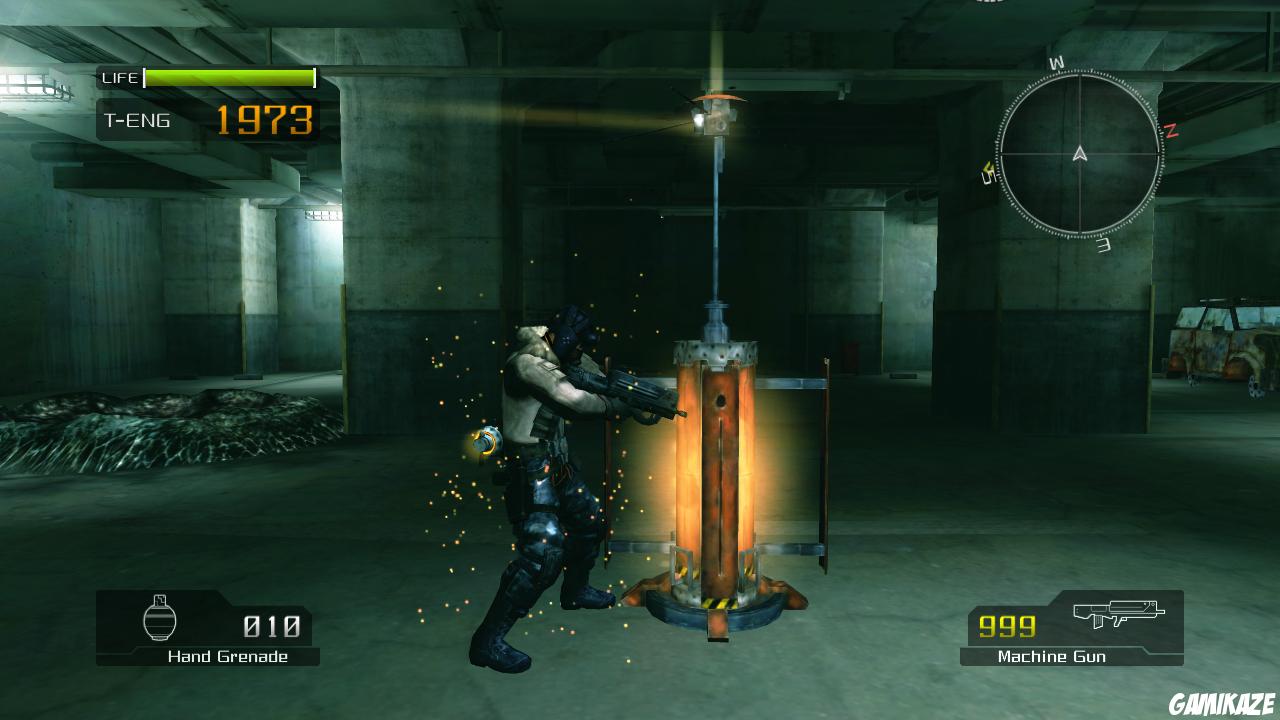
Task: Expand the LIFE status bar panel
Action: [x=205, y=77]
